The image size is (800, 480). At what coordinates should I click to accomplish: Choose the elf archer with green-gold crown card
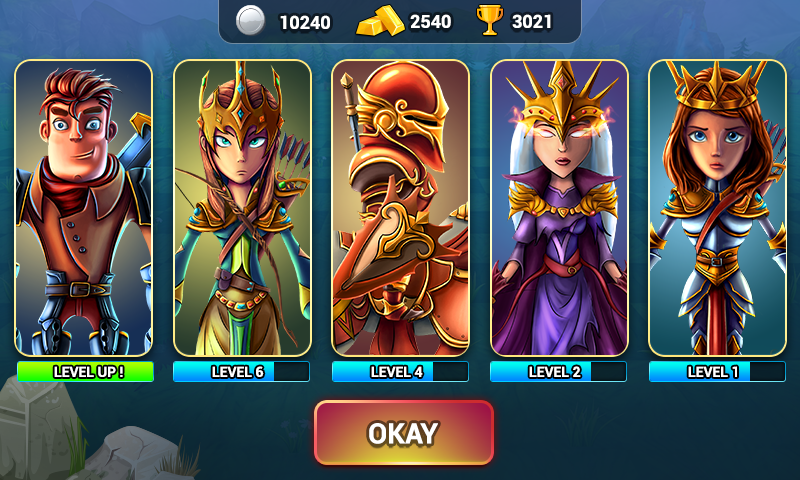tap(241, 208)
